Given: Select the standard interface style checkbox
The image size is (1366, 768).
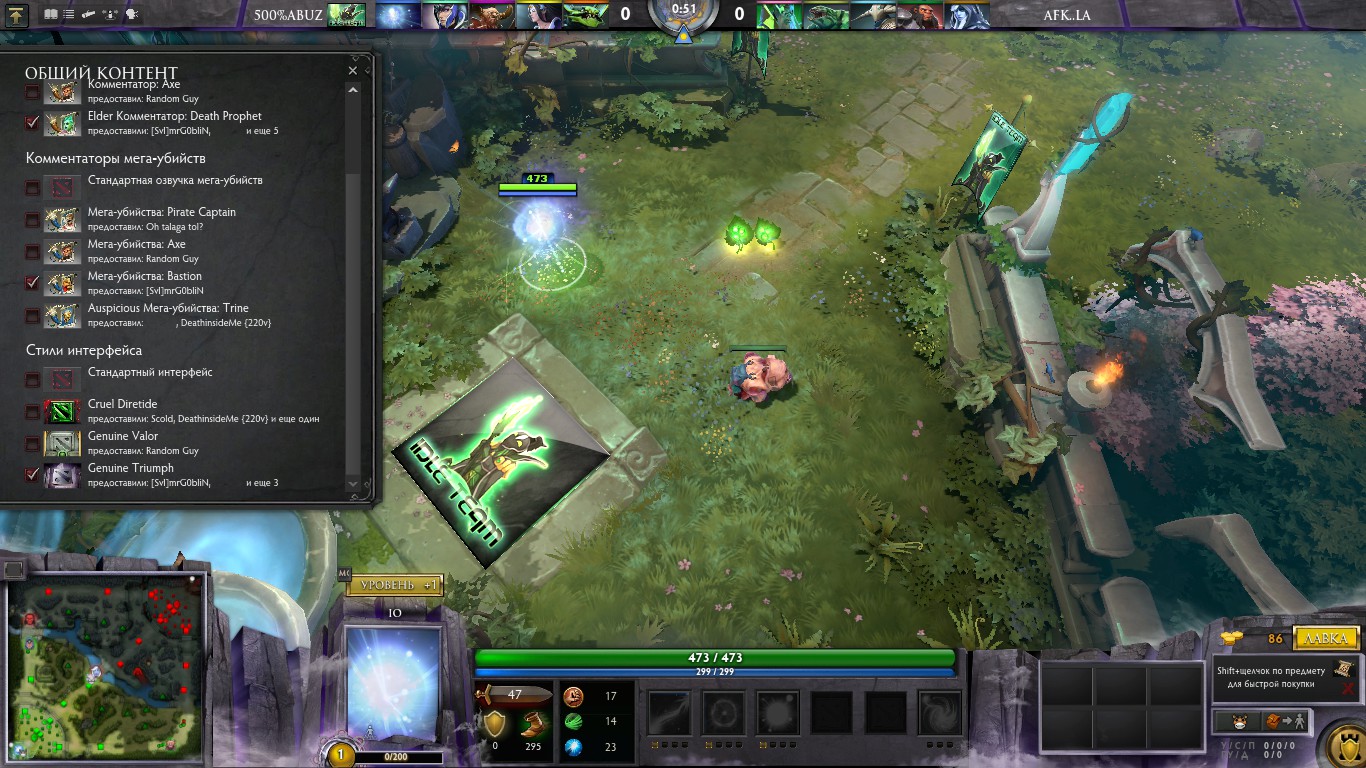Looking at the screenshot, I should coord(33,379).
